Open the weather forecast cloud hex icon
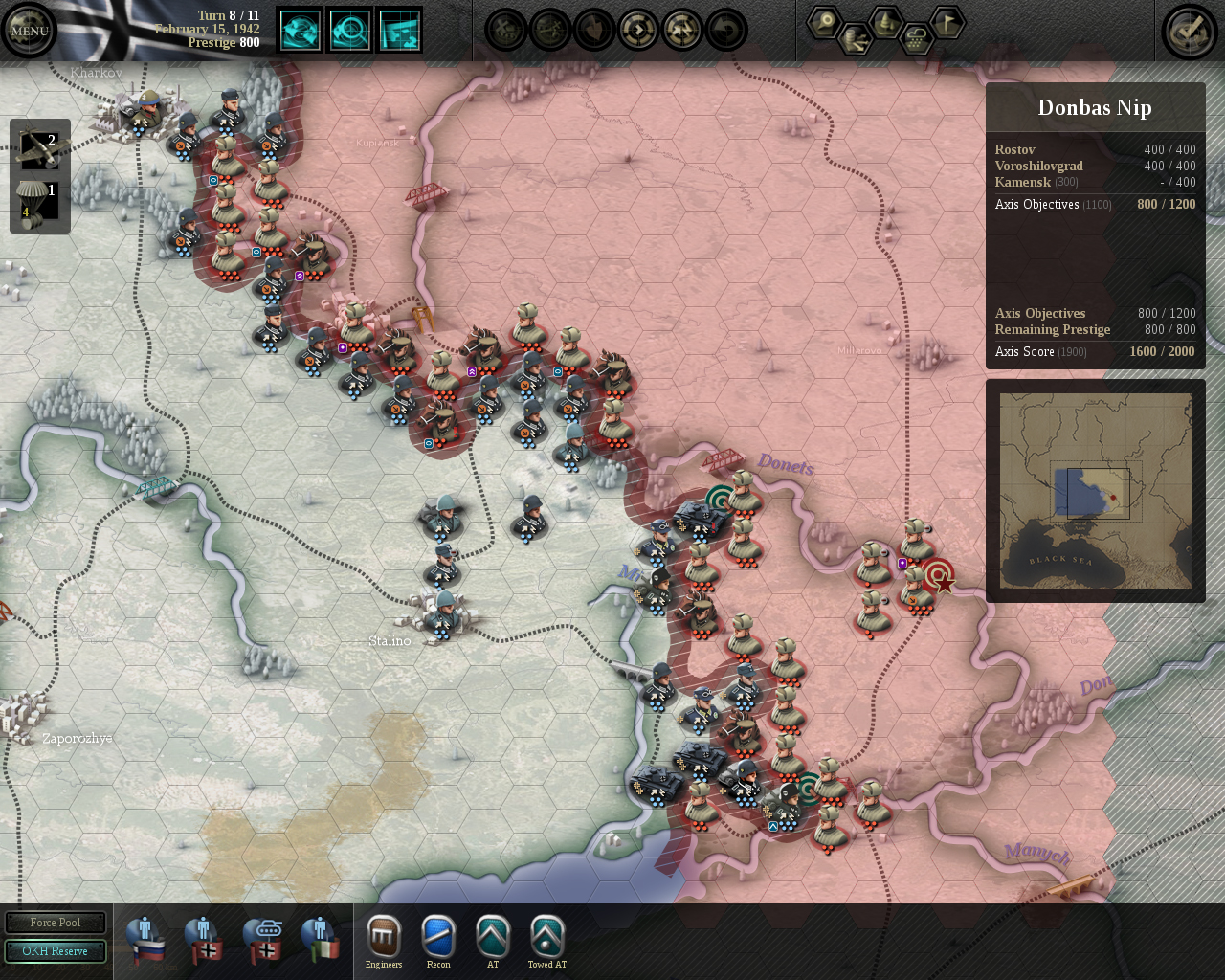Image resolution: width=1225 pixels, height=980 pixels. click(917, 38)
